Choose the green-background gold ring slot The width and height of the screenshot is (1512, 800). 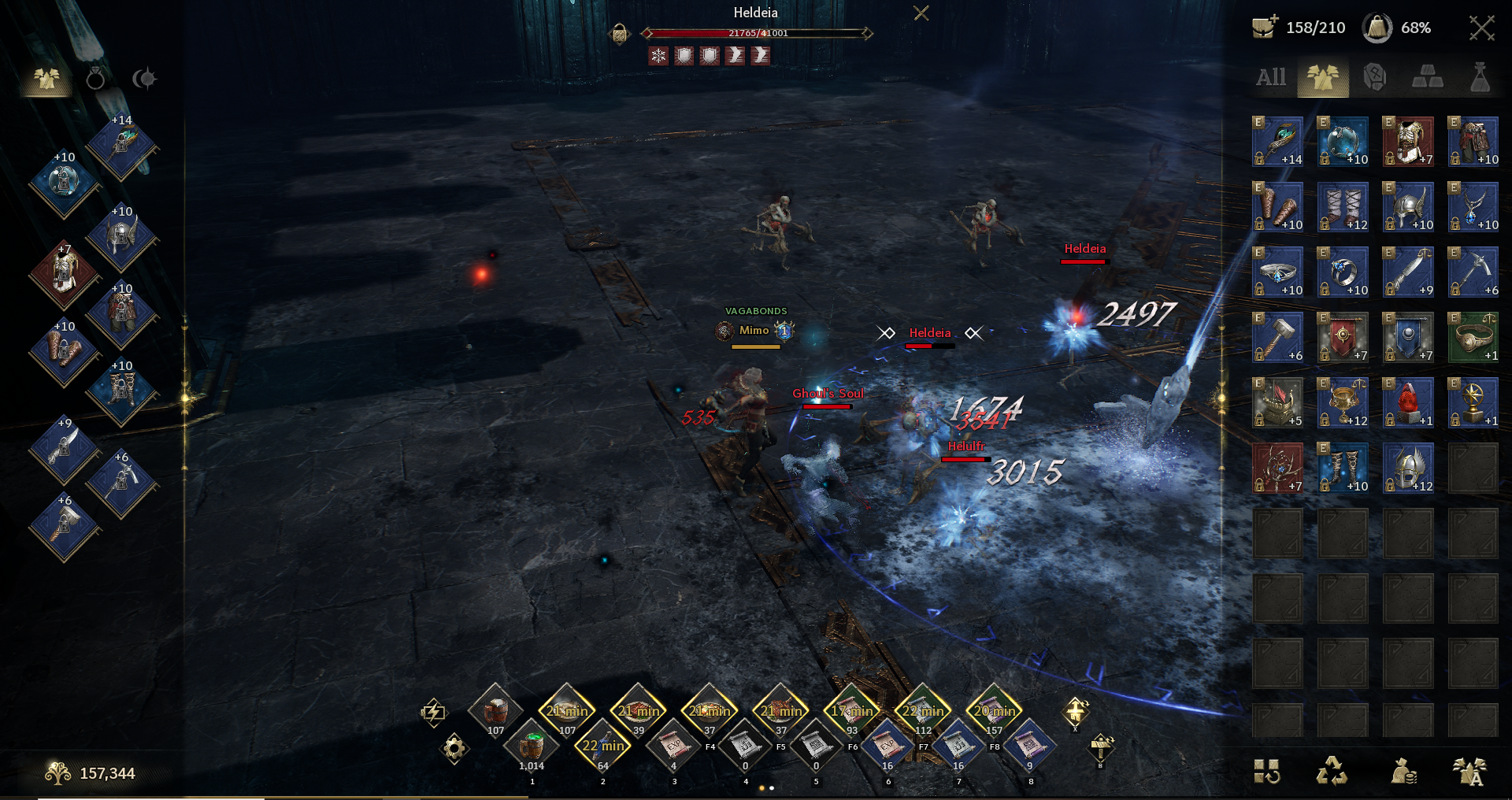coord(1473,337)
